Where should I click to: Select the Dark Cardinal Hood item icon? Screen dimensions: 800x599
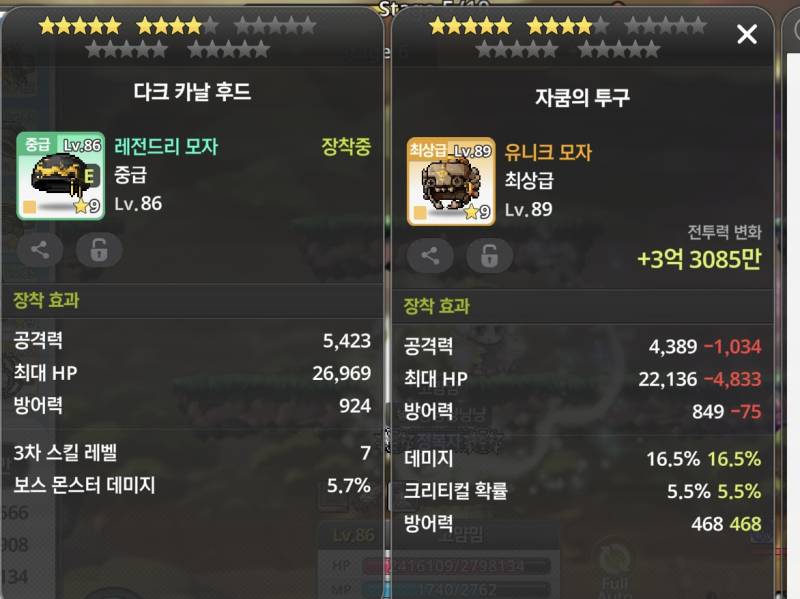[x=60, y=176]
